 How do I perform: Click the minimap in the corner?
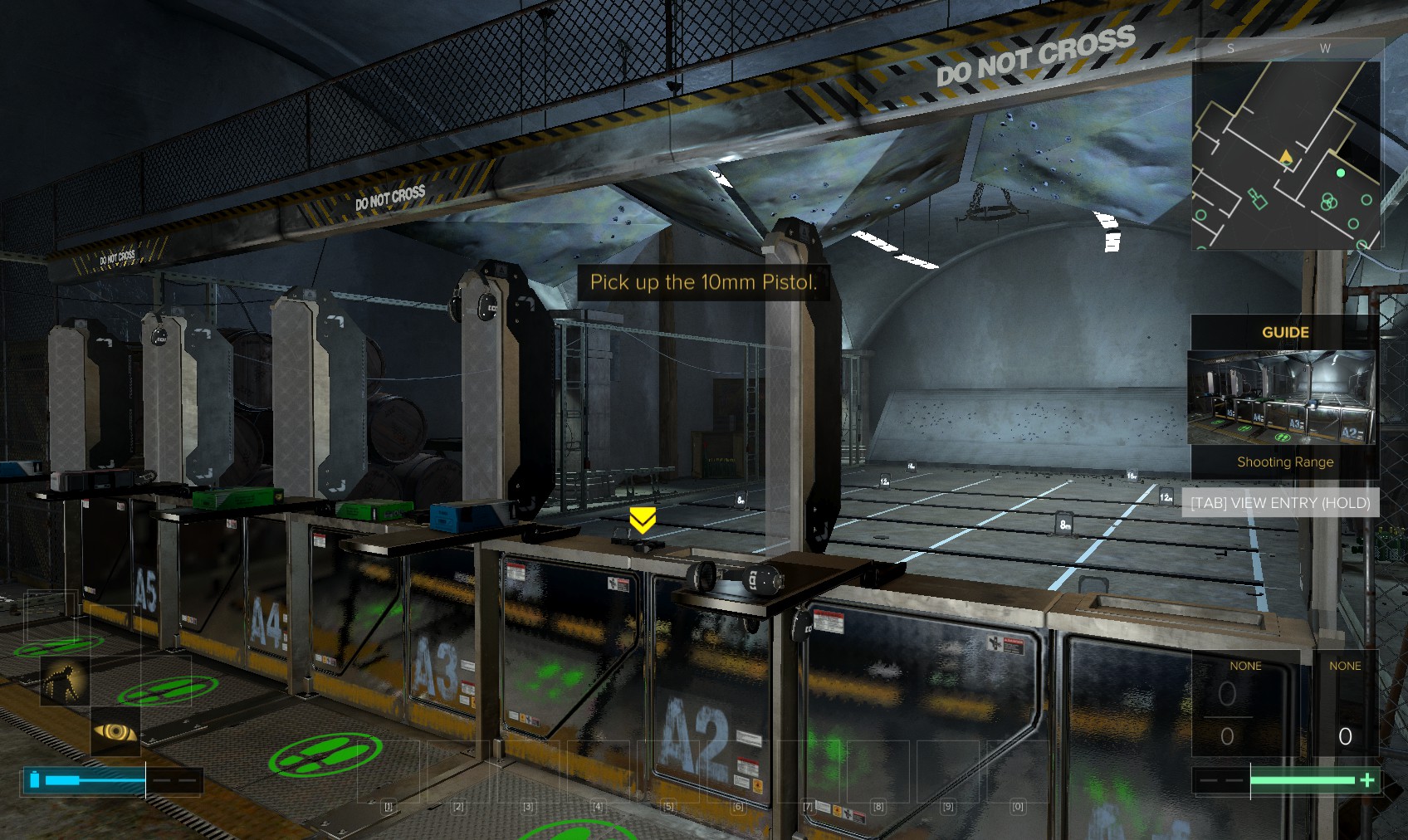click(x=1286, y=154)
